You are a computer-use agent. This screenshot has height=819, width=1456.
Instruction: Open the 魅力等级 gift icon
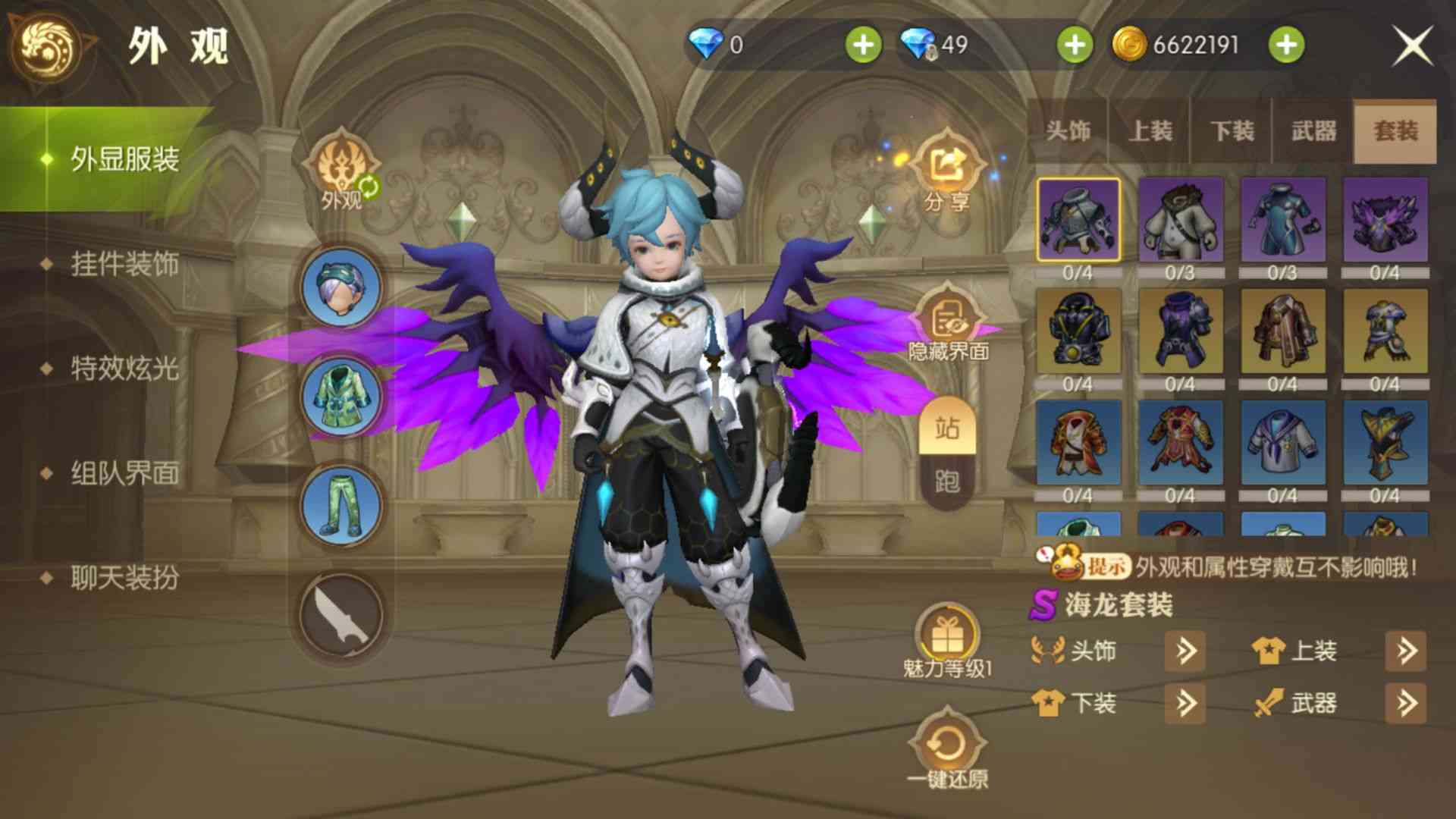click(x=947, y=639)
